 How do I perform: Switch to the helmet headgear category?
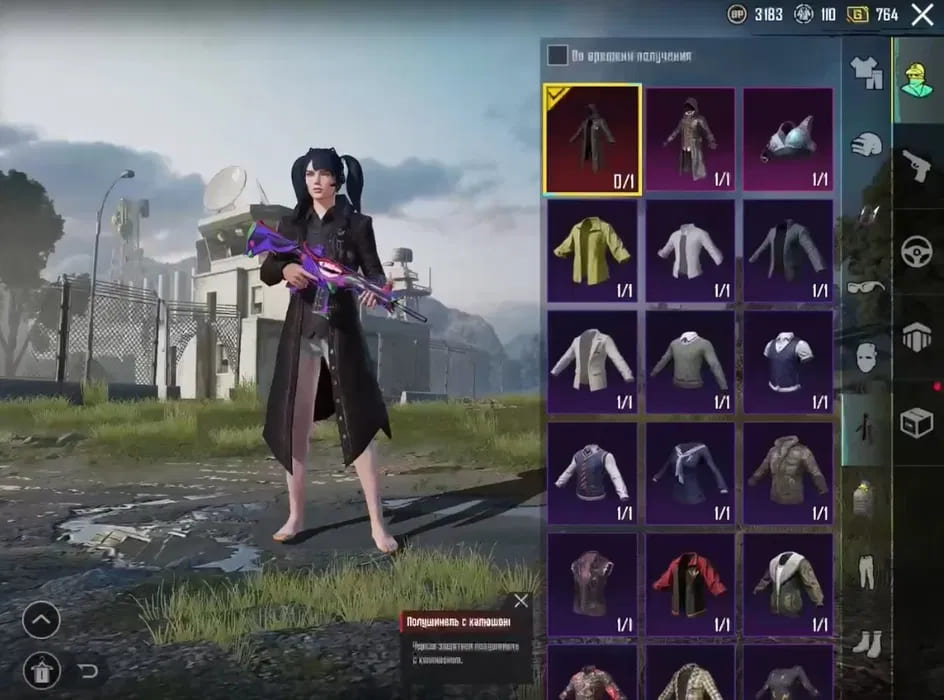(x=865, y=144)
